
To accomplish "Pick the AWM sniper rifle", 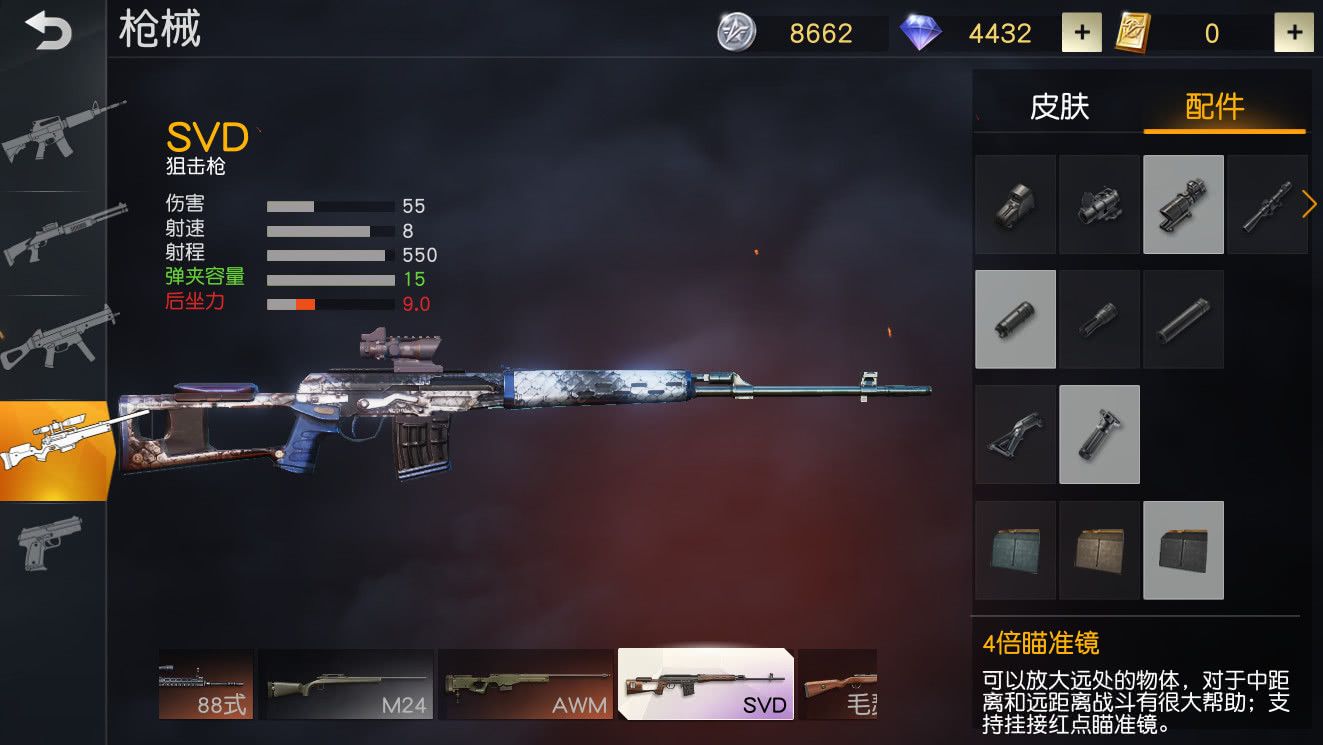I will tap(525, 684).
